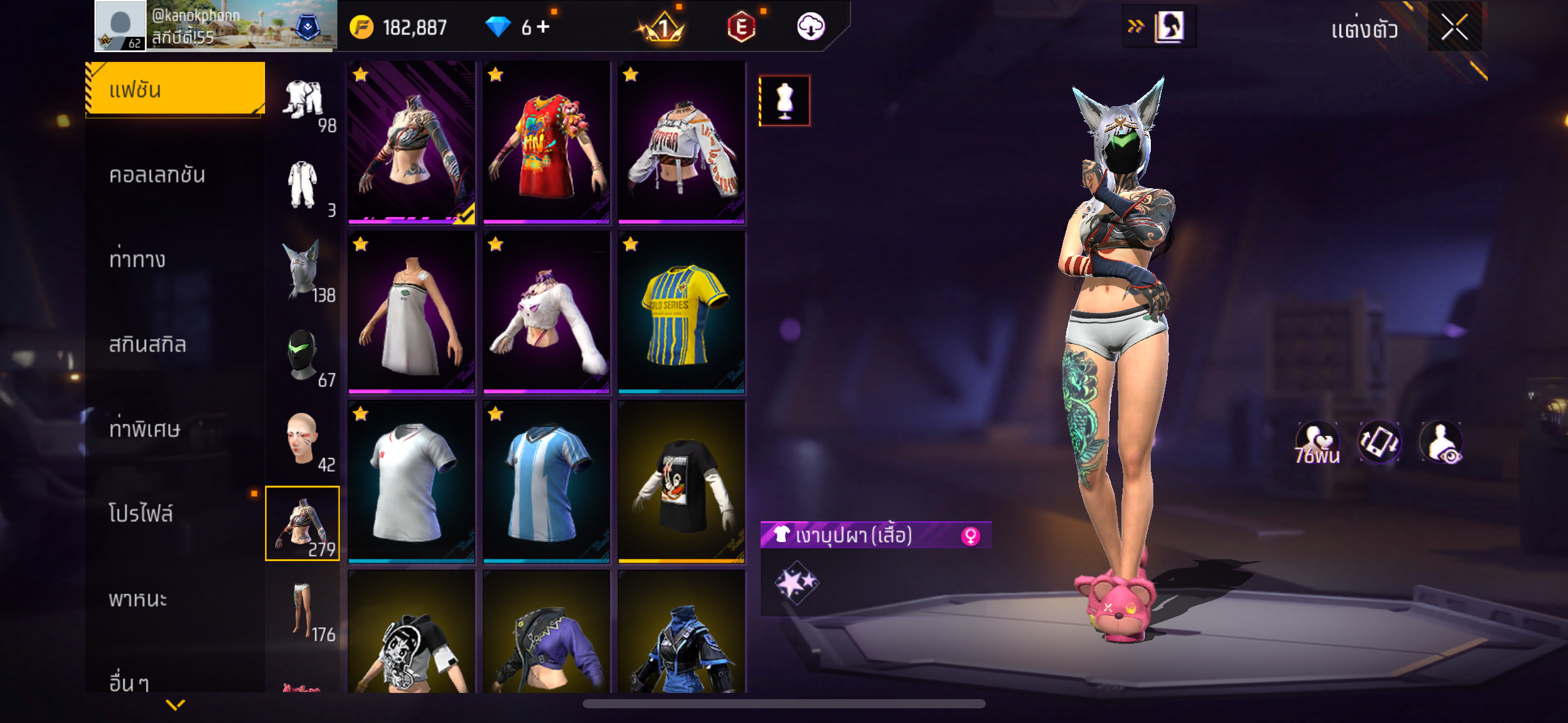Switch to the แฟชัน tab
This screenshot has width=1568, height=723.
coord(175,90)
